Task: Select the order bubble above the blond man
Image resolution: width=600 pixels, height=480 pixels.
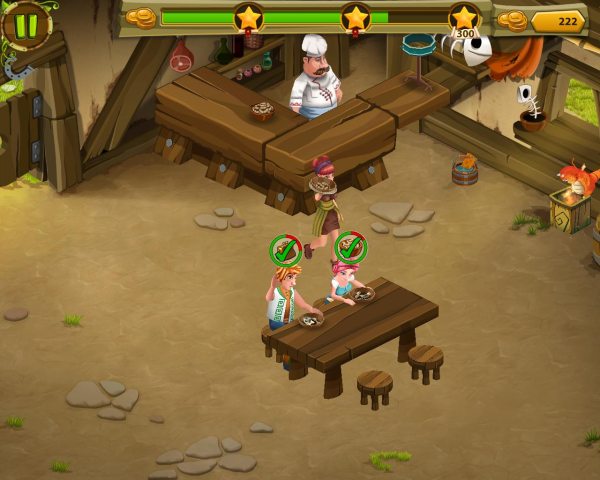Action: (286, 250)
